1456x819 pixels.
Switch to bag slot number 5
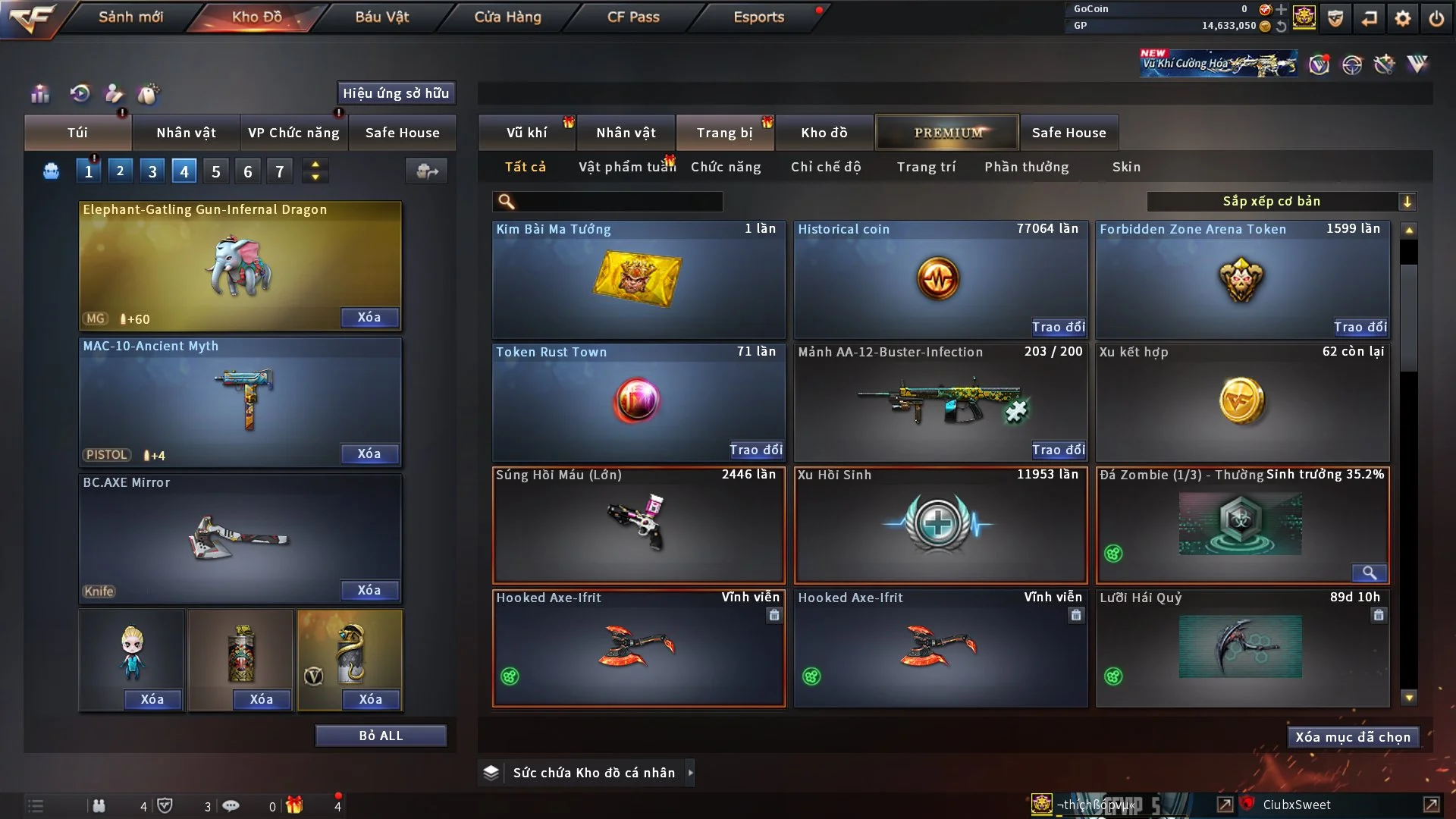coord(216,171)
